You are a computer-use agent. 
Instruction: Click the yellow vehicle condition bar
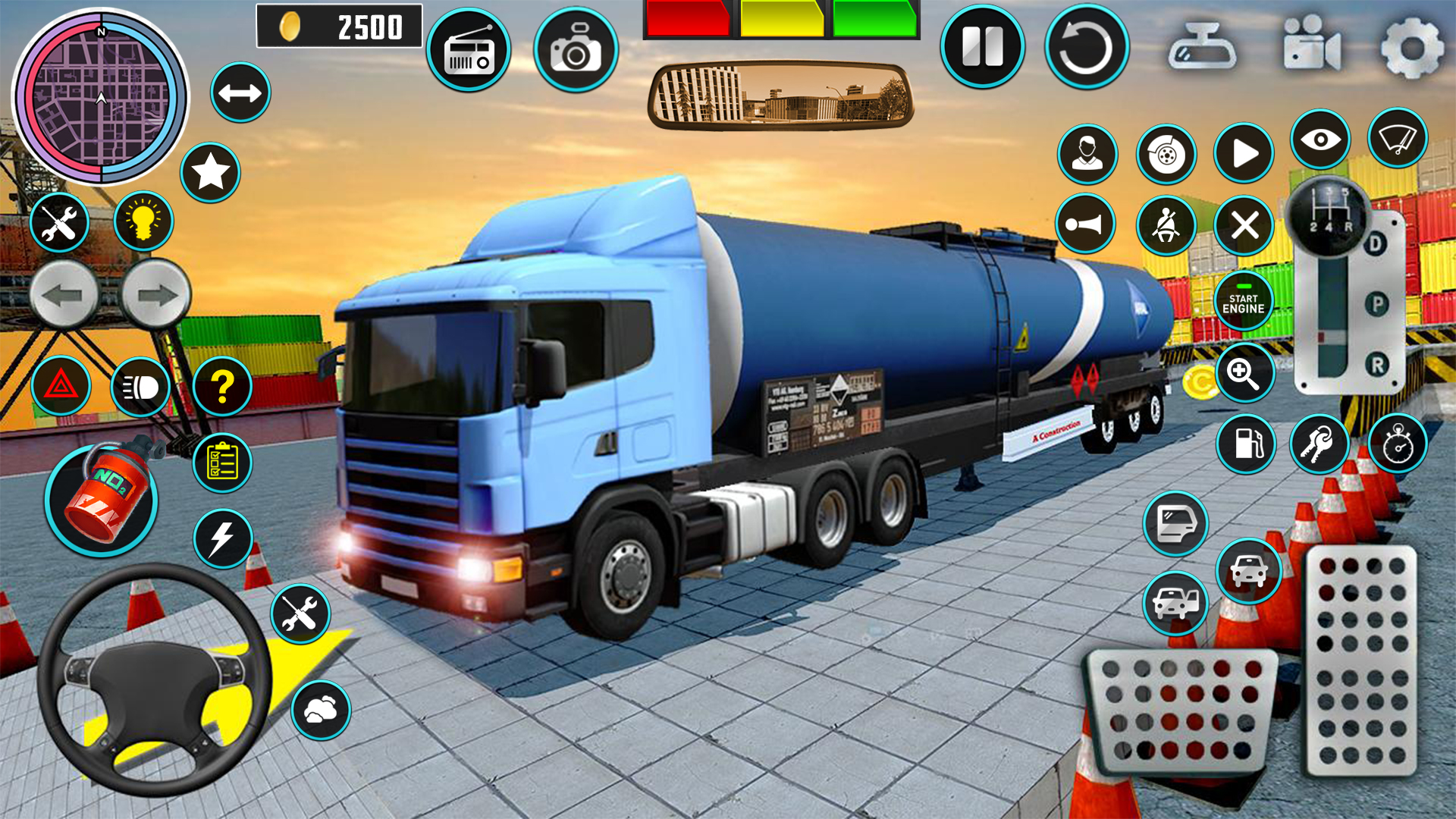[783, 17]
